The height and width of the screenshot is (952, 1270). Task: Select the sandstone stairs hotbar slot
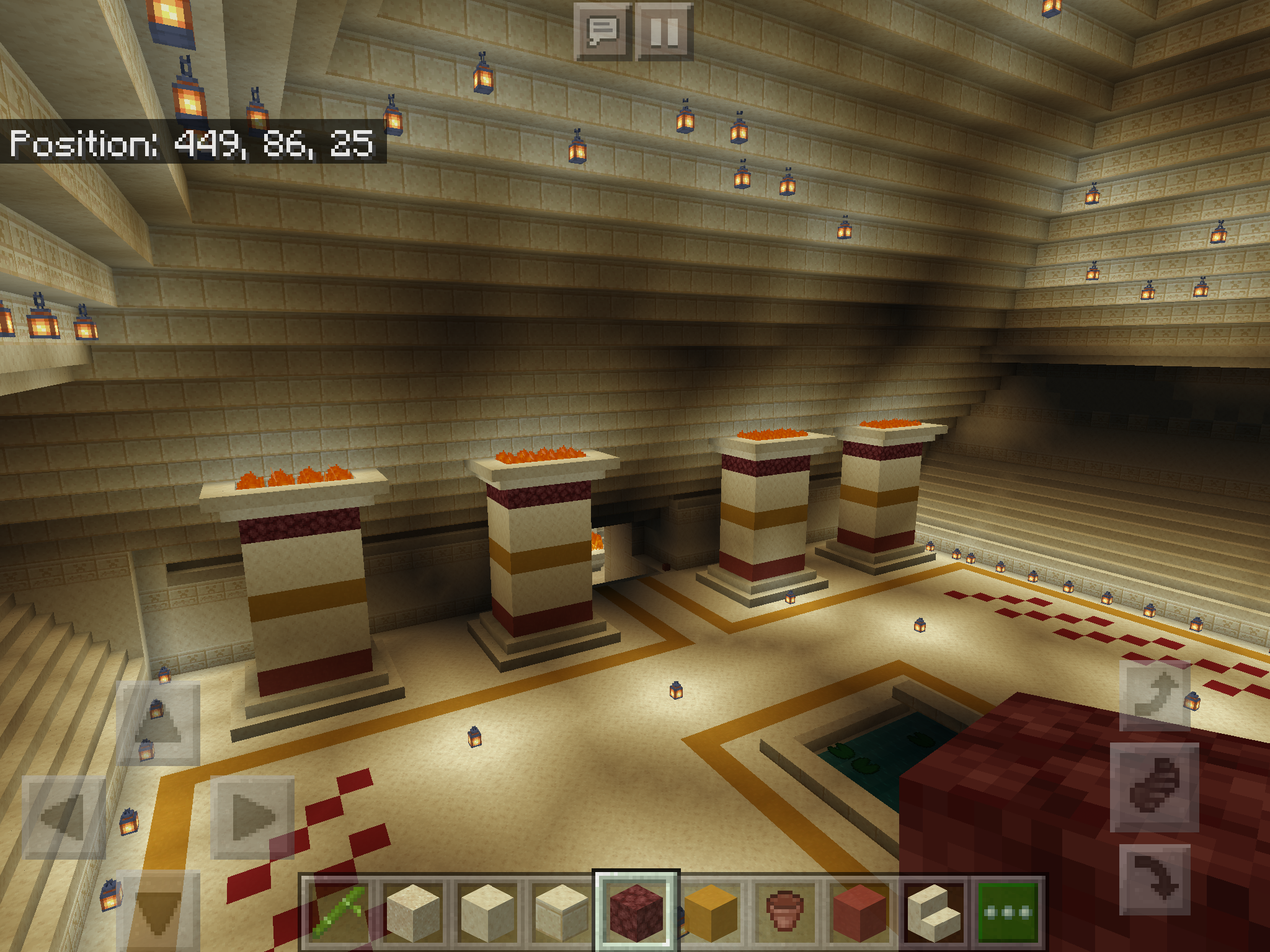pos(934,912)
